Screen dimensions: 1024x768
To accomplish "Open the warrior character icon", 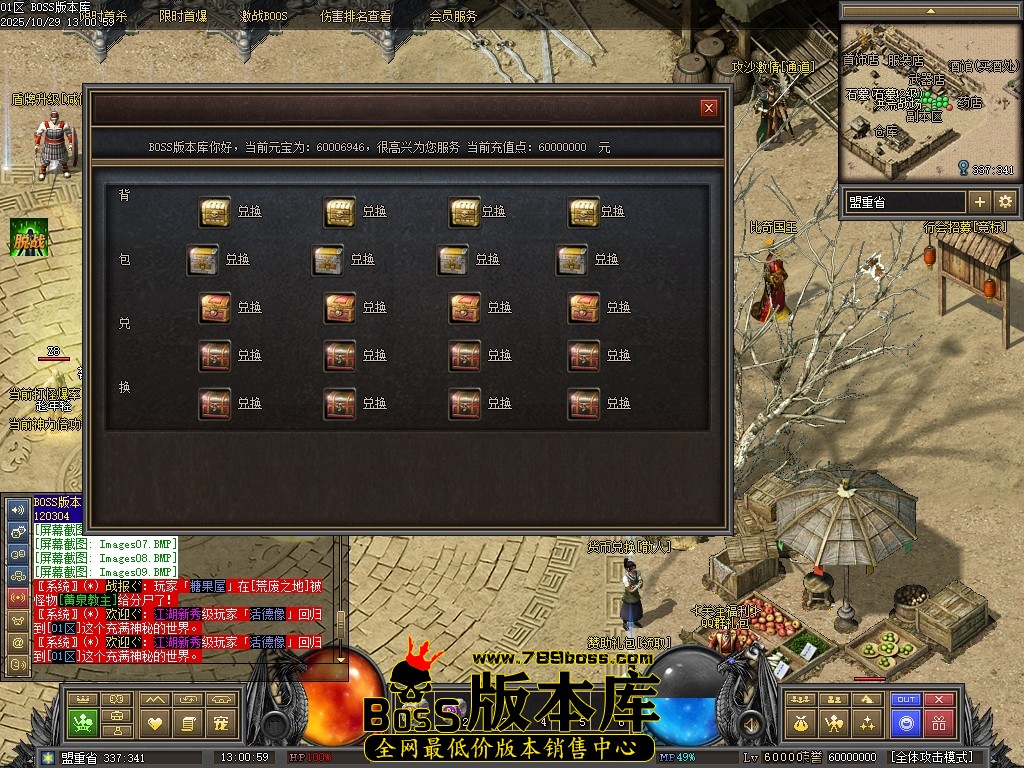I will tap(834, 722).
